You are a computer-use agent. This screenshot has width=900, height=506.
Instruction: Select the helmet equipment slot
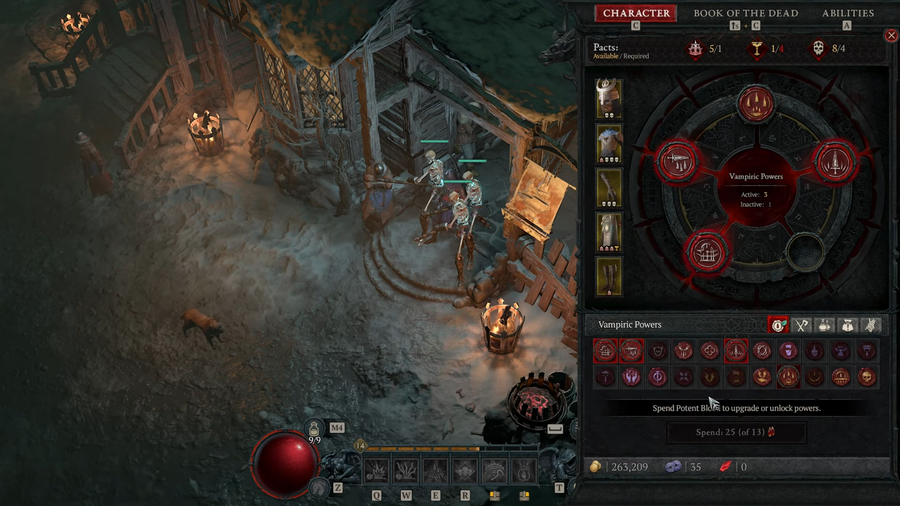609,100
